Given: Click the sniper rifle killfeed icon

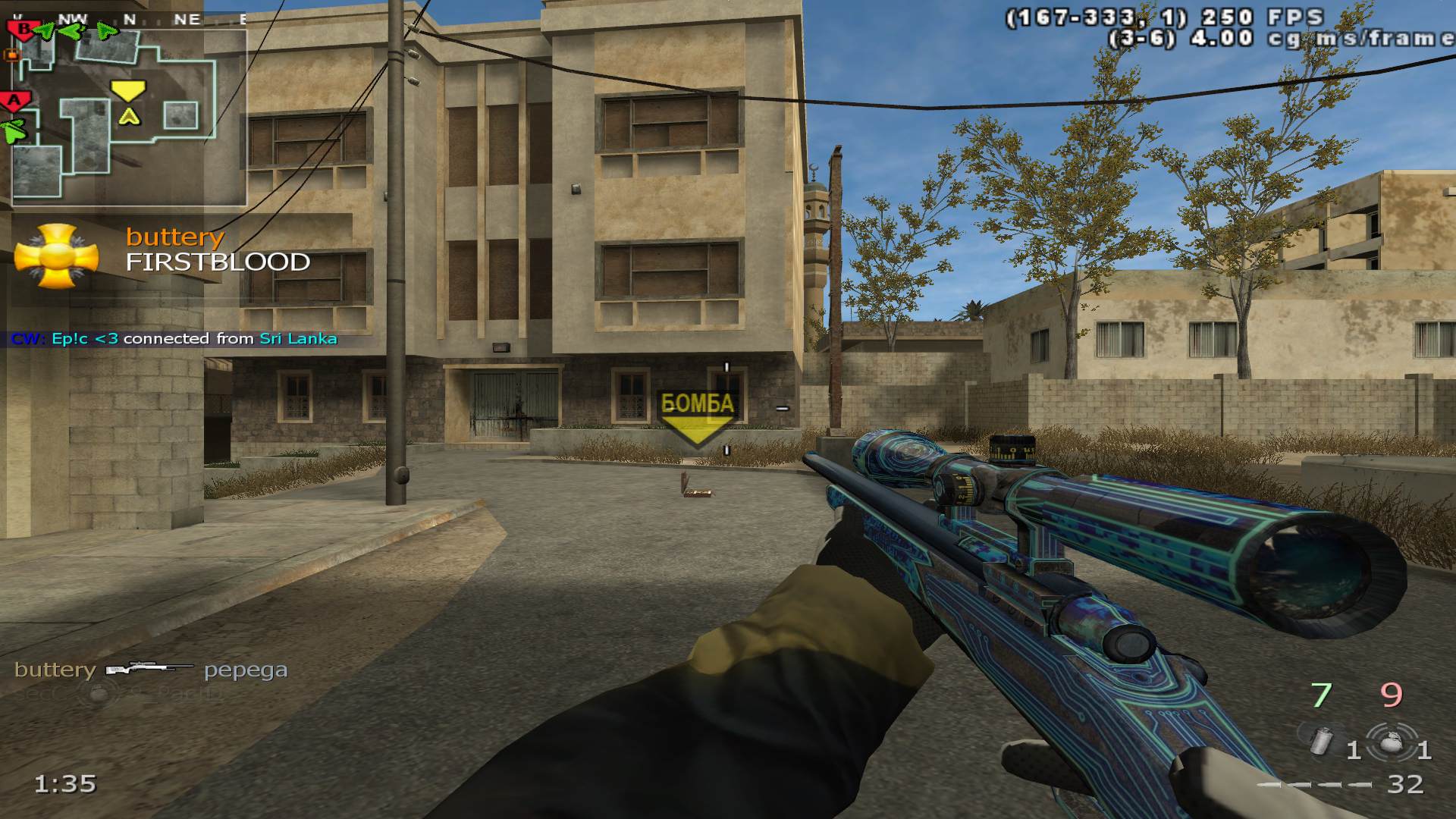Looking at the screenshot, I should point(149,669).
